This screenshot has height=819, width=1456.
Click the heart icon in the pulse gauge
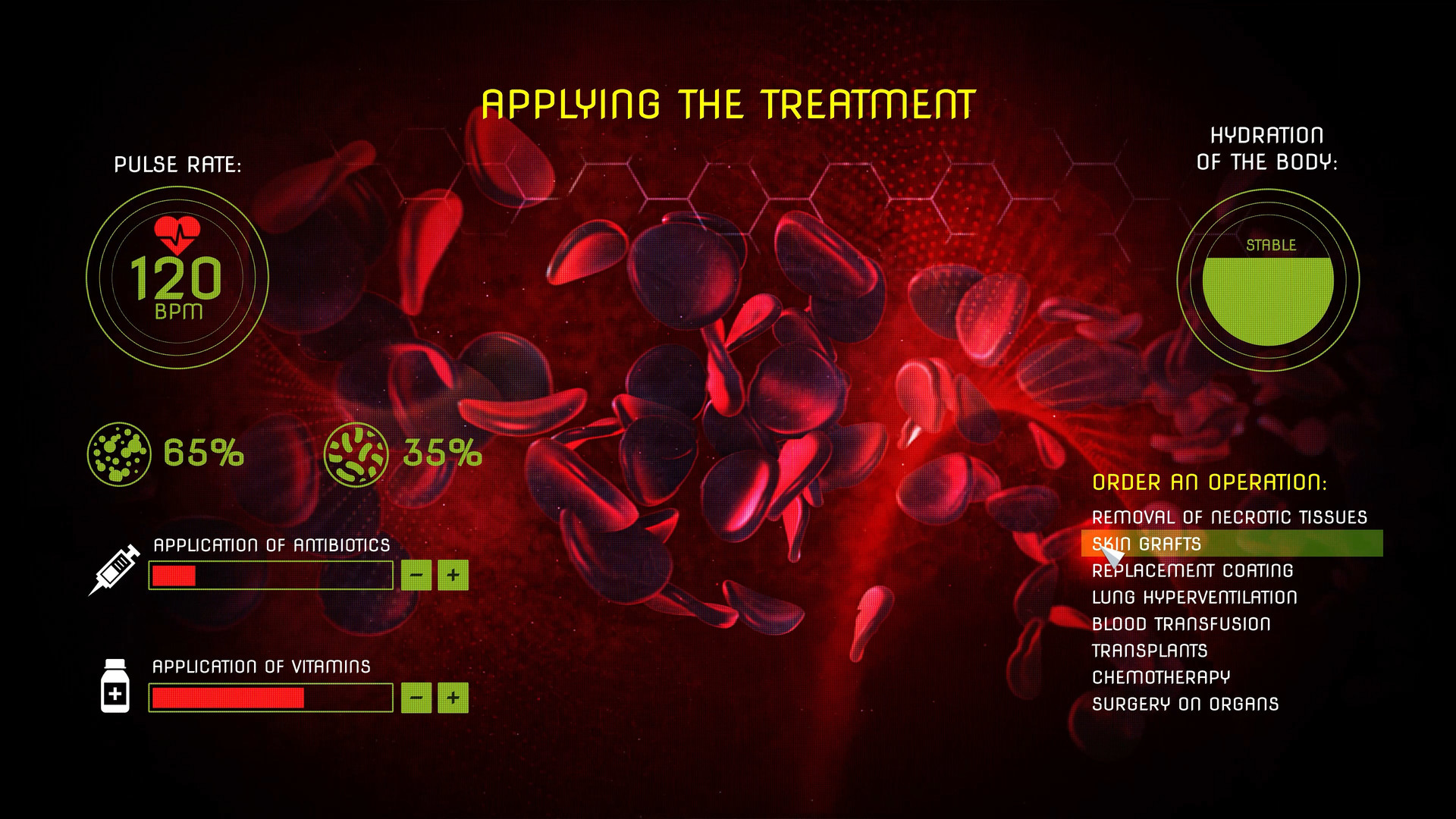pyautogui.click(x=177, y=235)
